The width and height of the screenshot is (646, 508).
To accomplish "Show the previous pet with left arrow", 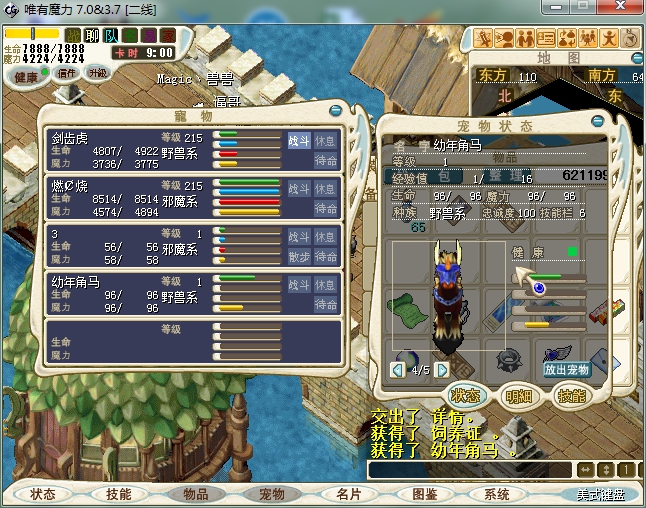I will click(398, 370).
